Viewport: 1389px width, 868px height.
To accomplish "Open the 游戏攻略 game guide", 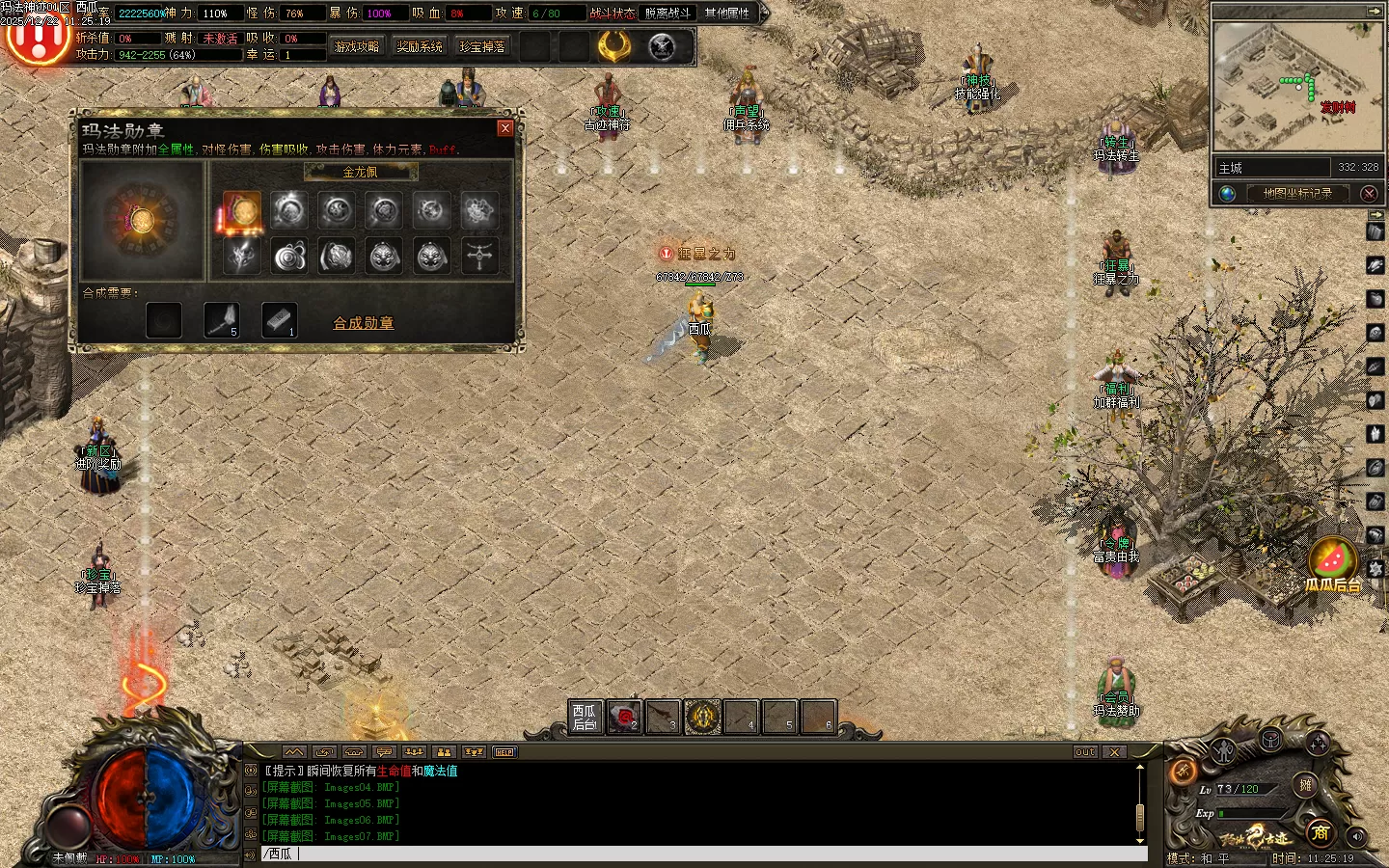I will pos(357,46).
